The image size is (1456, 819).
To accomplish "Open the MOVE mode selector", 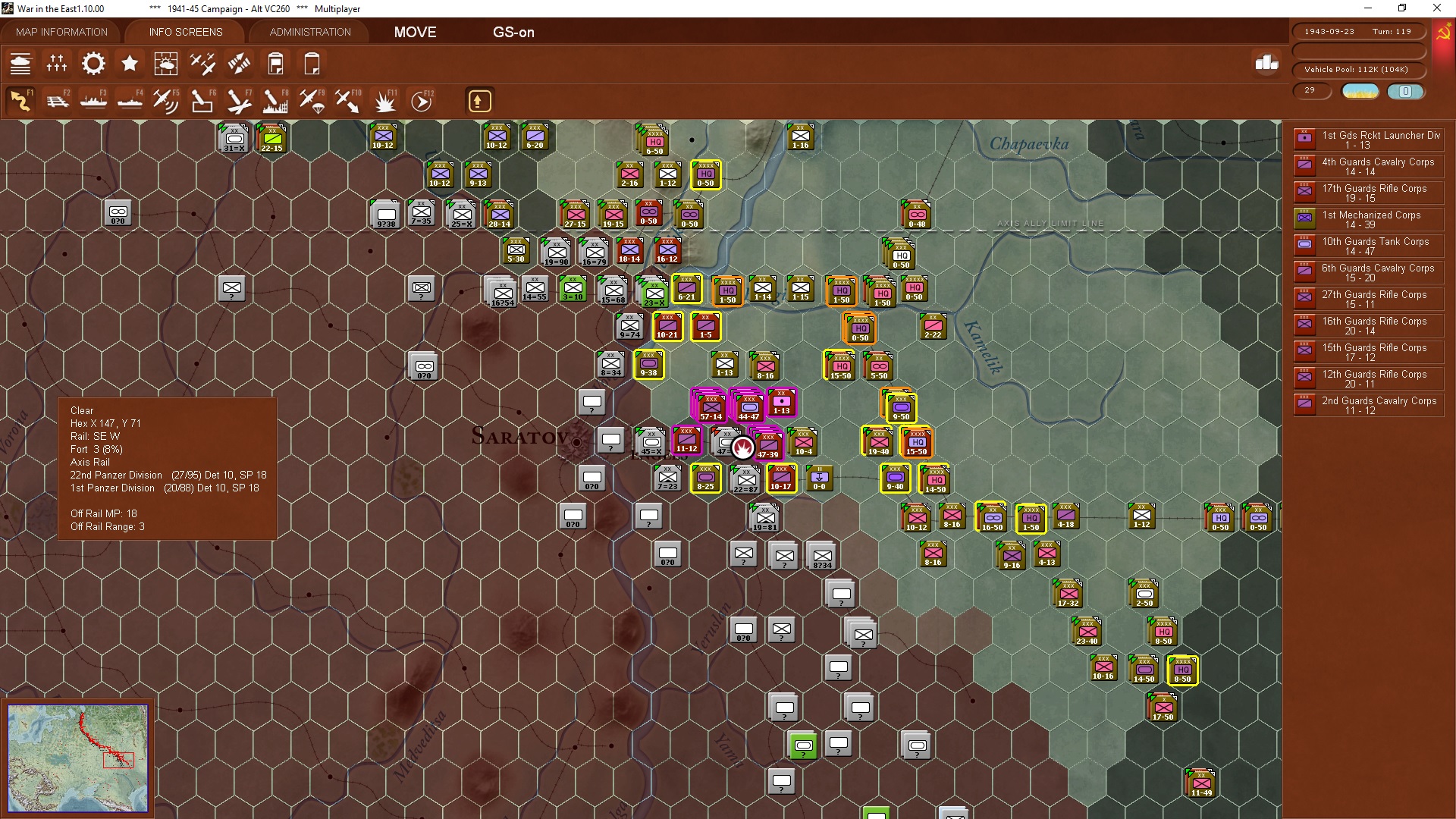I will pos(414,33).
